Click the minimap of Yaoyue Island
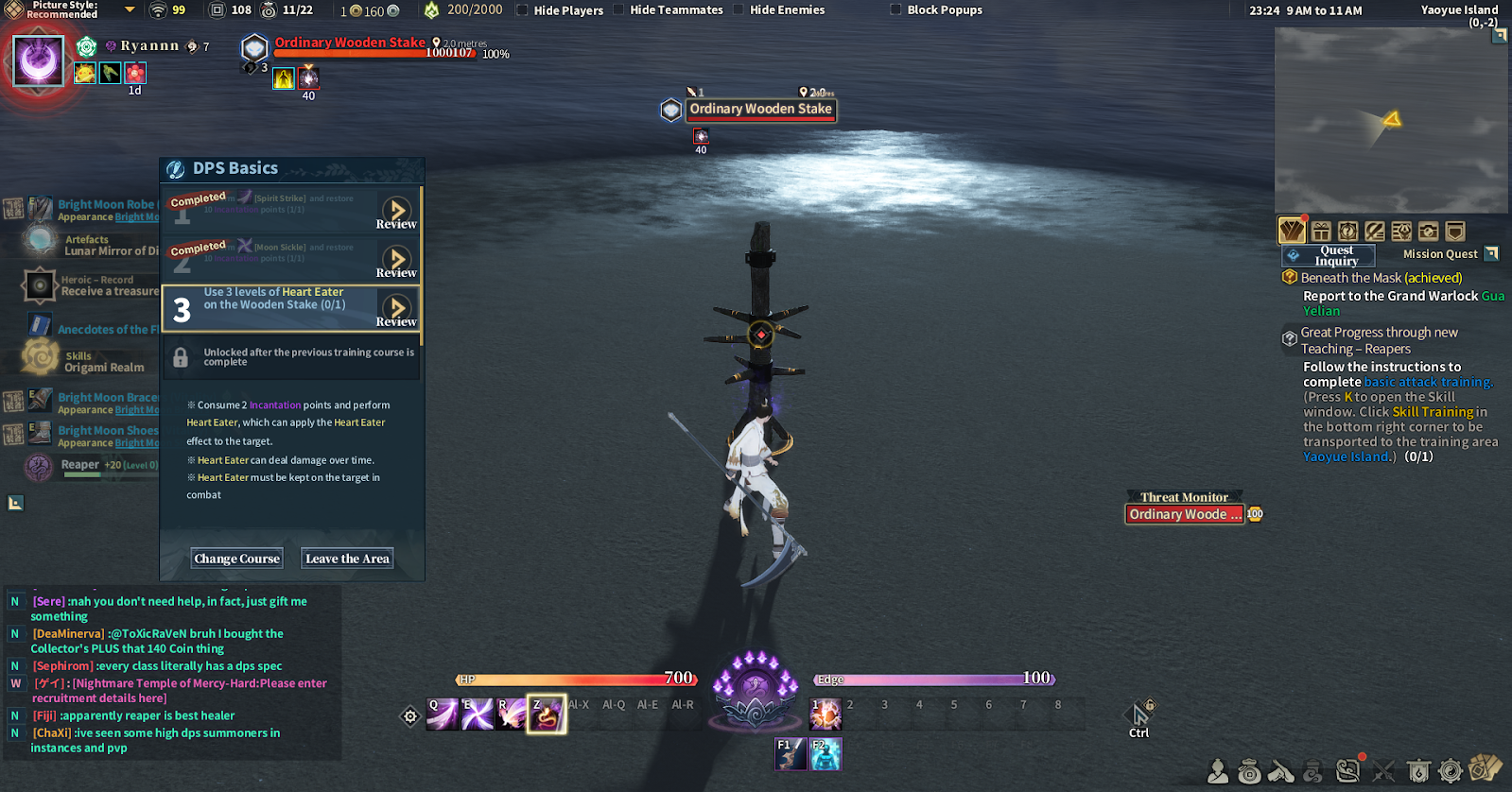 pyautogui.click(x=1390, y=120)
